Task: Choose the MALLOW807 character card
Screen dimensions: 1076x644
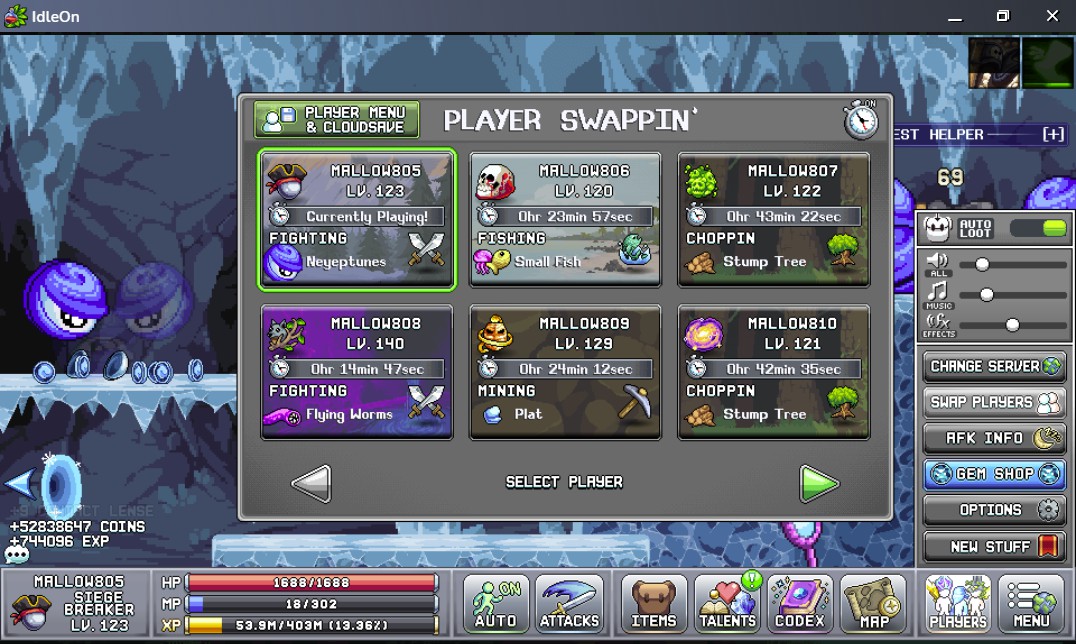Action: (x=774, y=220)
